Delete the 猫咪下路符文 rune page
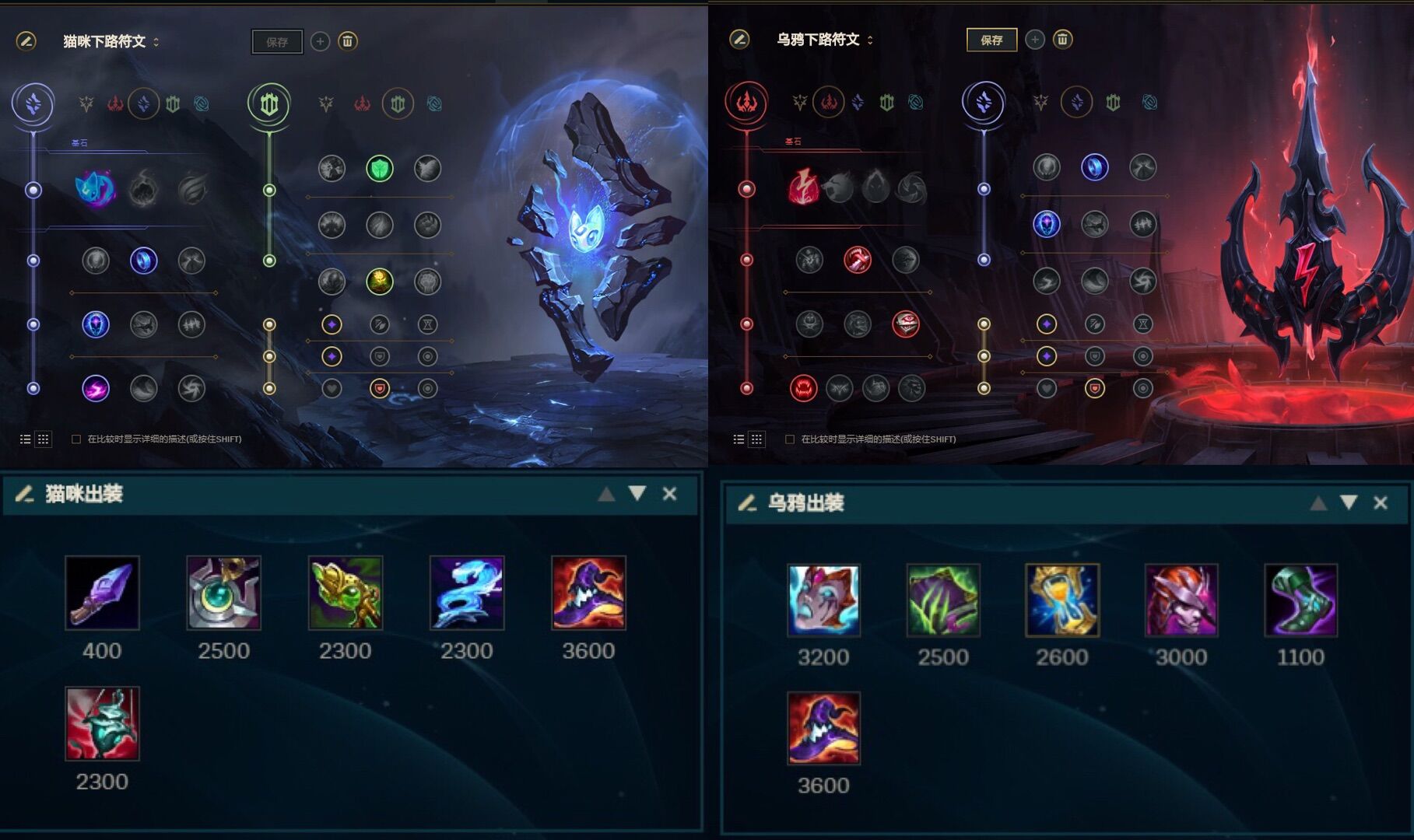 tap(348, 41)
